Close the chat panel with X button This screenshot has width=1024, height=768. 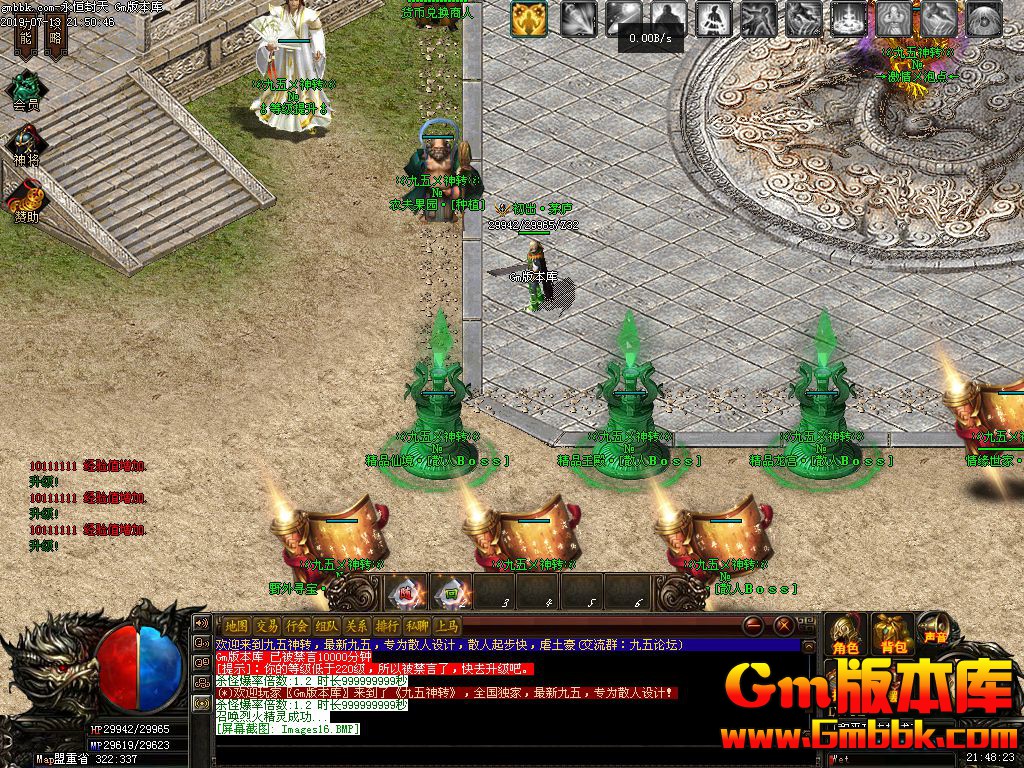(784, 625)
